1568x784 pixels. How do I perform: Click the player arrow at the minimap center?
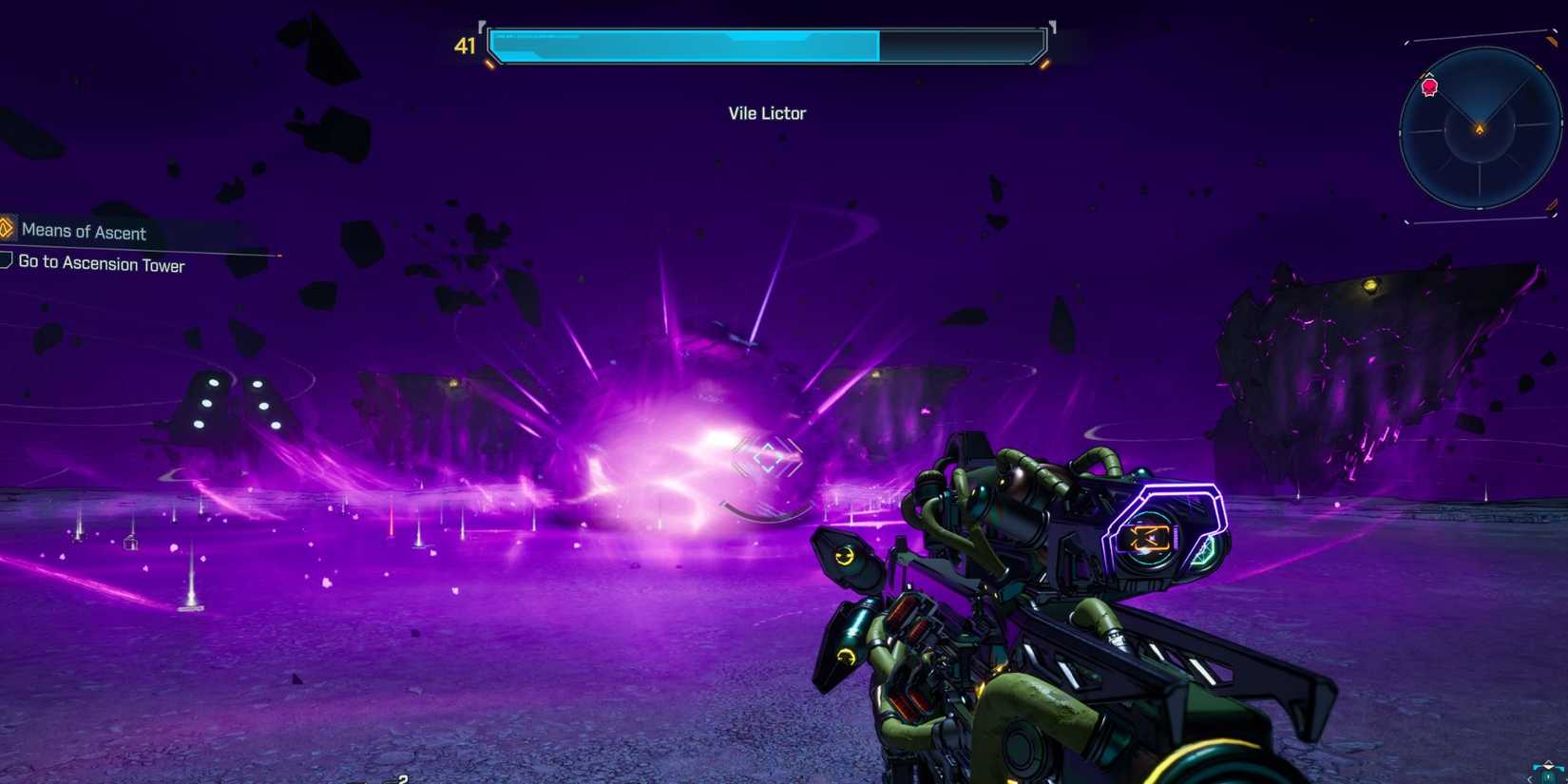point(1480,126)
